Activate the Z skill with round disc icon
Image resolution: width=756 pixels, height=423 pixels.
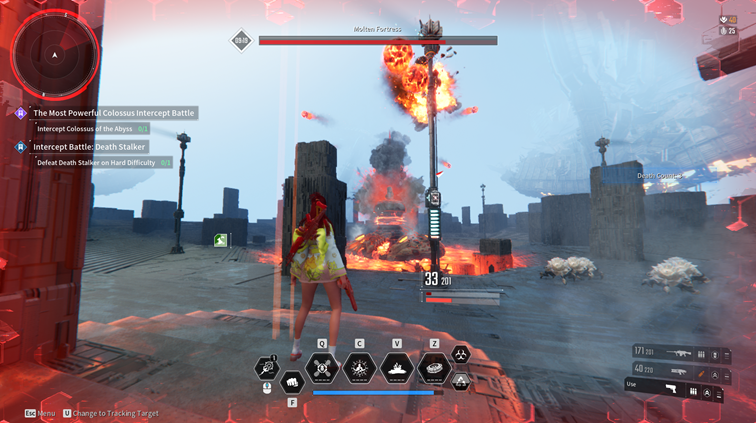[434, 369]
